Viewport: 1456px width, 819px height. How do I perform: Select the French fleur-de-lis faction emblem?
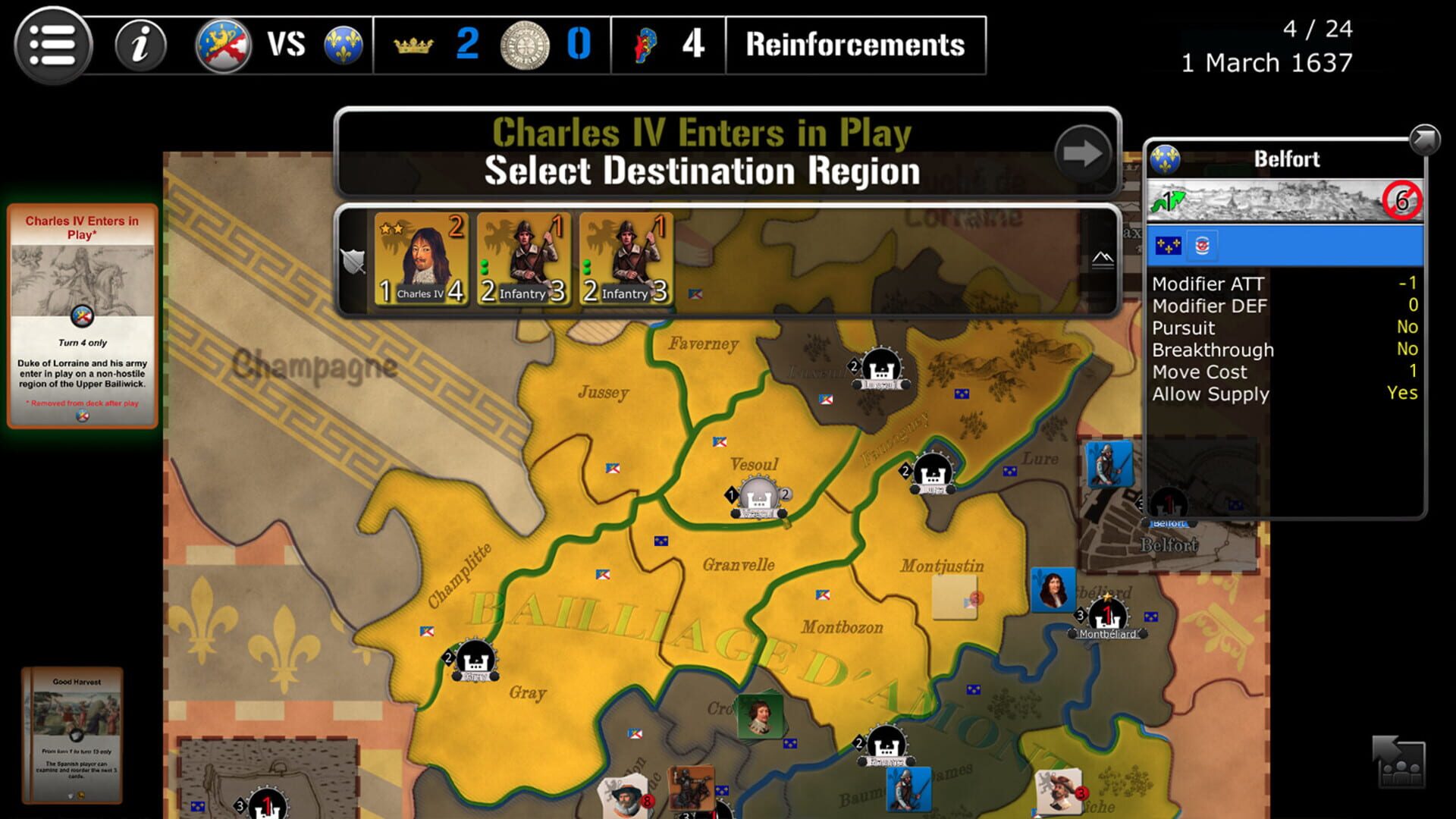point(344,44)
